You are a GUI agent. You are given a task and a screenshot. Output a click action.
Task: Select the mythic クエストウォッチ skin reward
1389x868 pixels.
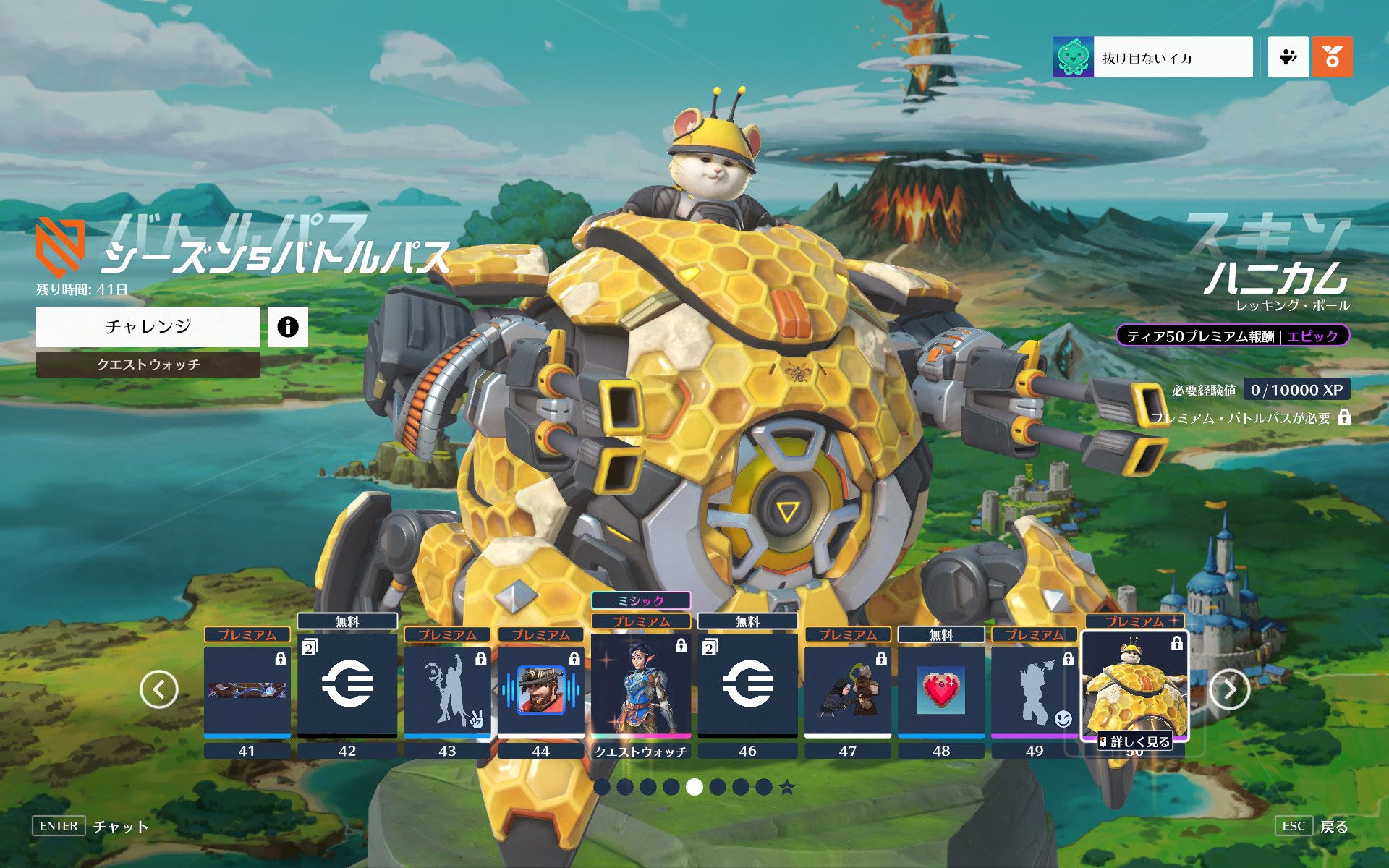click(640, 684)
